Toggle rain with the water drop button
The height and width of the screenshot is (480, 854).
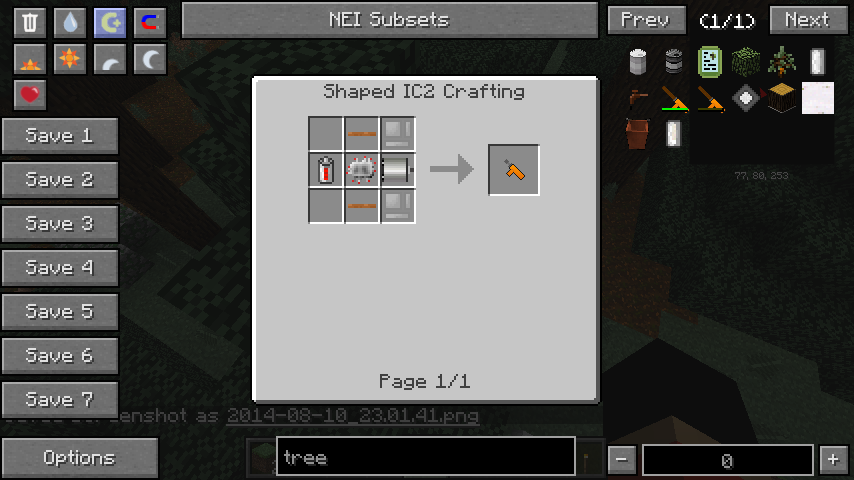[x=70, y=22]
